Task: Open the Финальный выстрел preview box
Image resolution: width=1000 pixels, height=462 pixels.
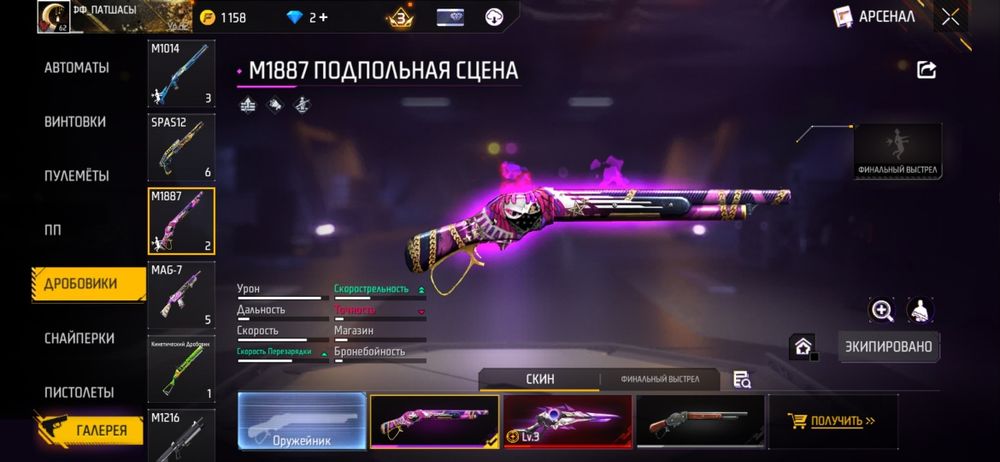Action: pos(898,151)
